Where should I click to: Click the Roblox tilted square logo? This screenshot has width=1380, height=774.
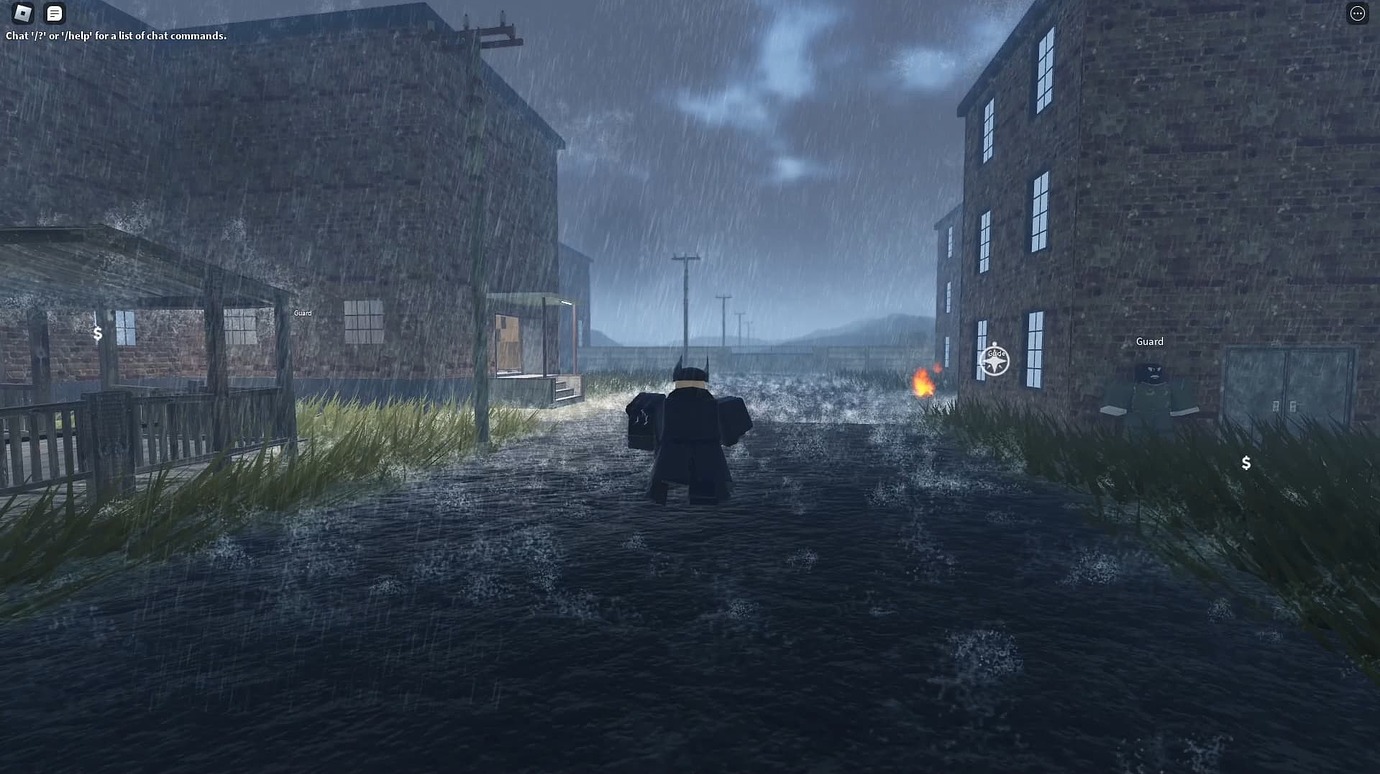[22, 13]
